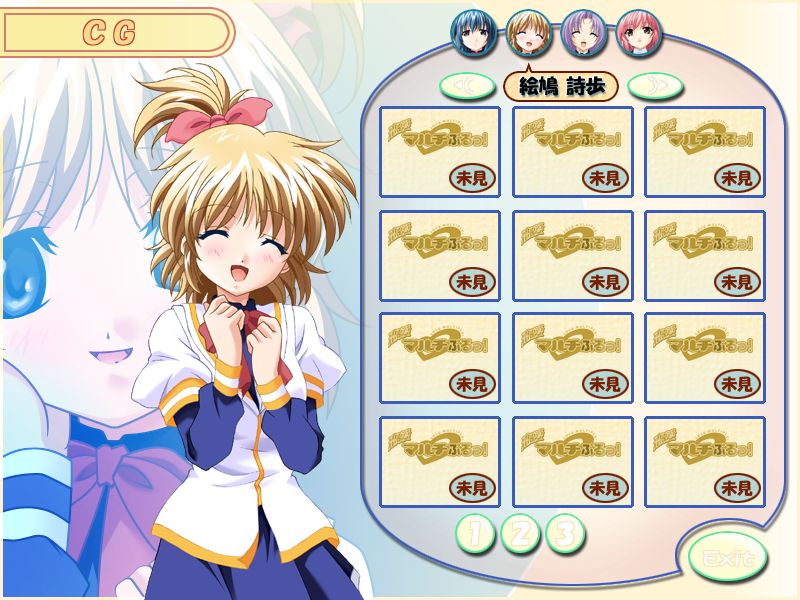Choose the purple-haired character portrait
800x600 pixels.
pos(584,32)
